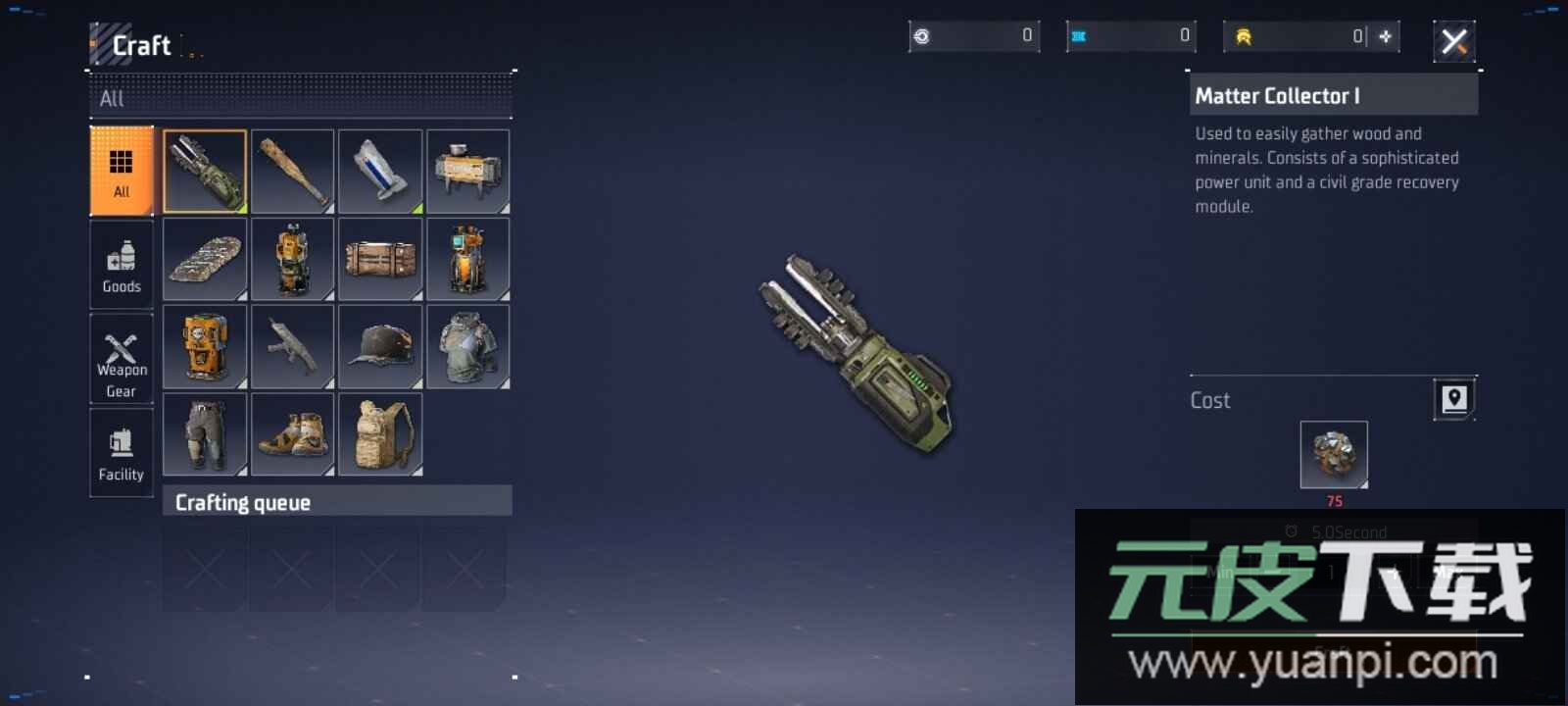Image resolution: width=1568 pixels, height=706 pixels.
Task: Show the Facility category
Action: (122, 453)
